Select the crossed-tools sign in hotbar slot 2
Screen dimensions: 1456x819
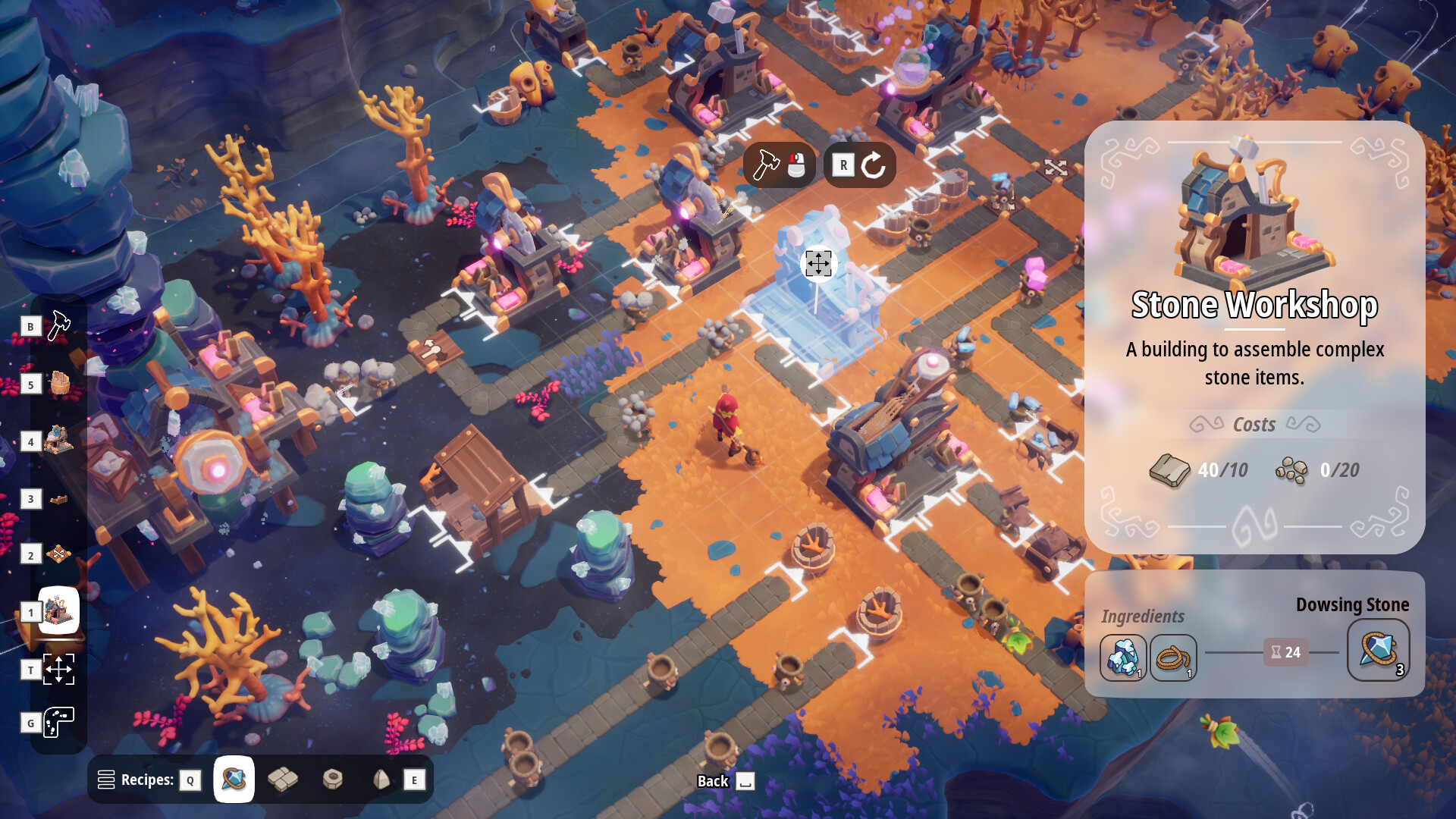[x=57, y=555]
